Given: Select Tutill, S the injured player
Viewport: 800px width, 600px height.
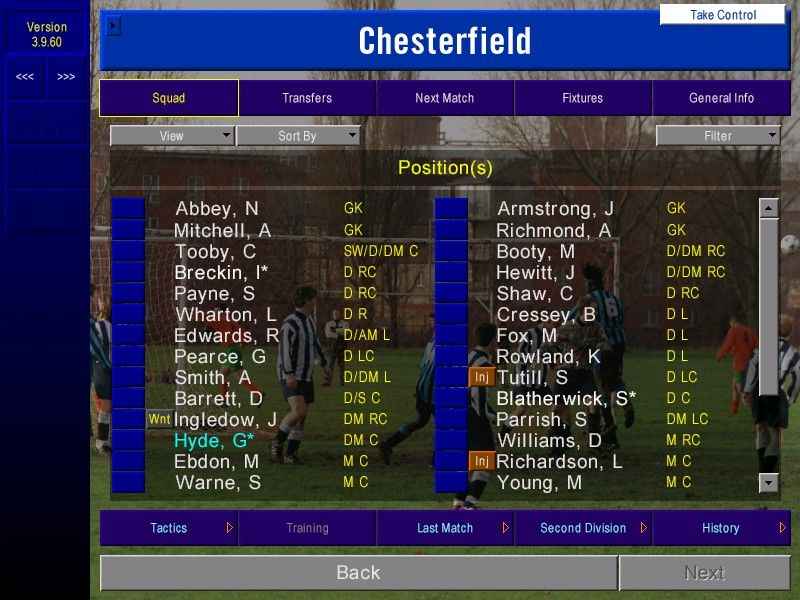Looking at the screenshot, I should (x=532, y=377).
